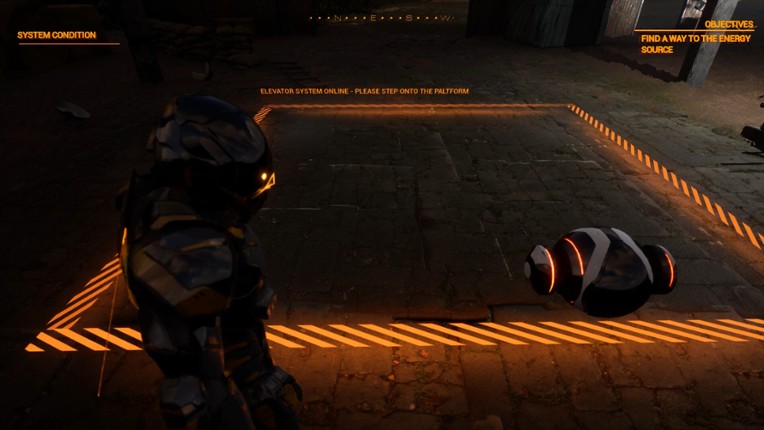Open the Objectives tracker header
764x430 pixels.
pyautogui.click(x=729, y=24)
